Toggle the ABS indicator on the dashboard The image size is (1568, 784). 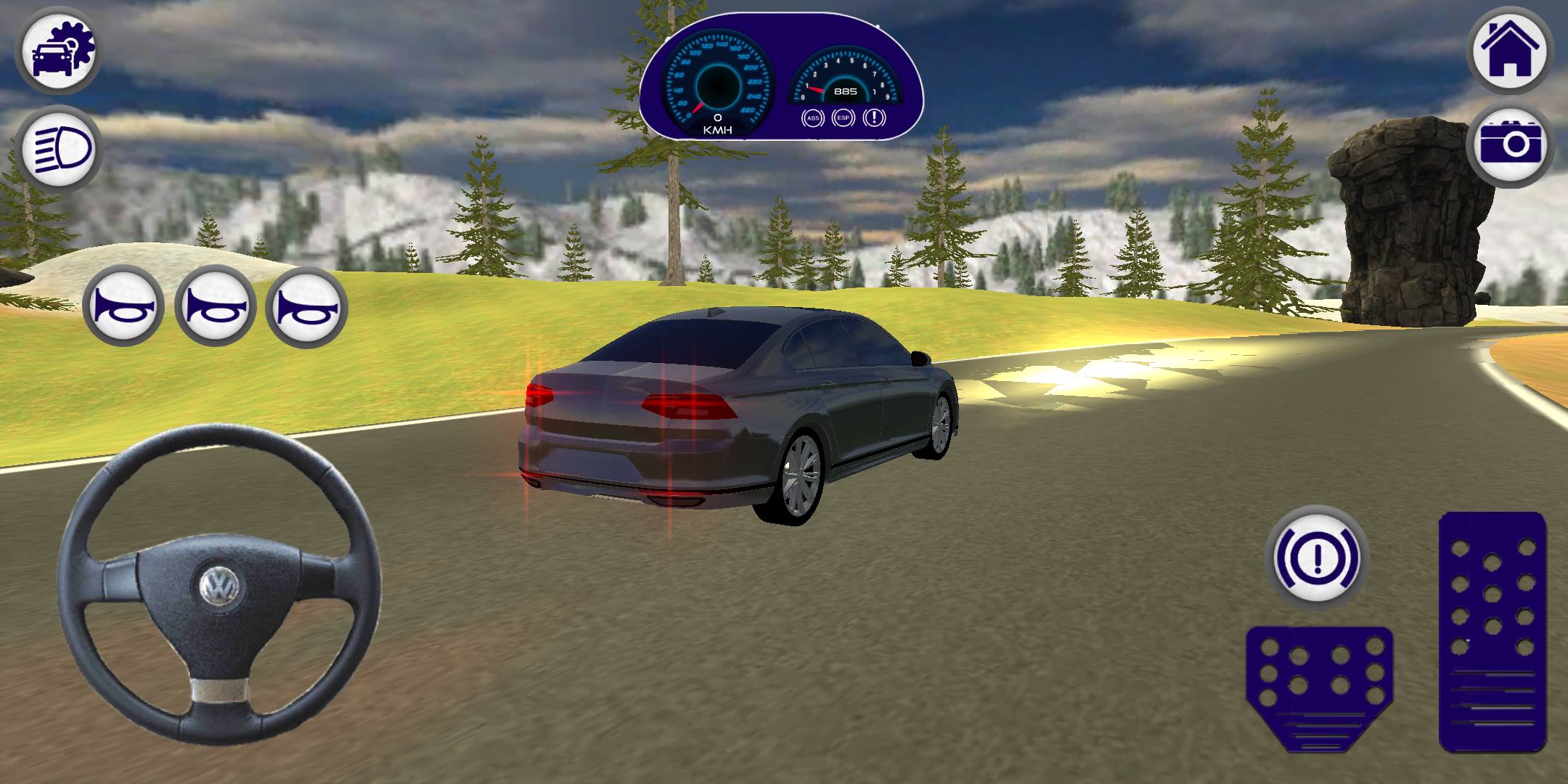pyautogui.click(x=813, y=118)
